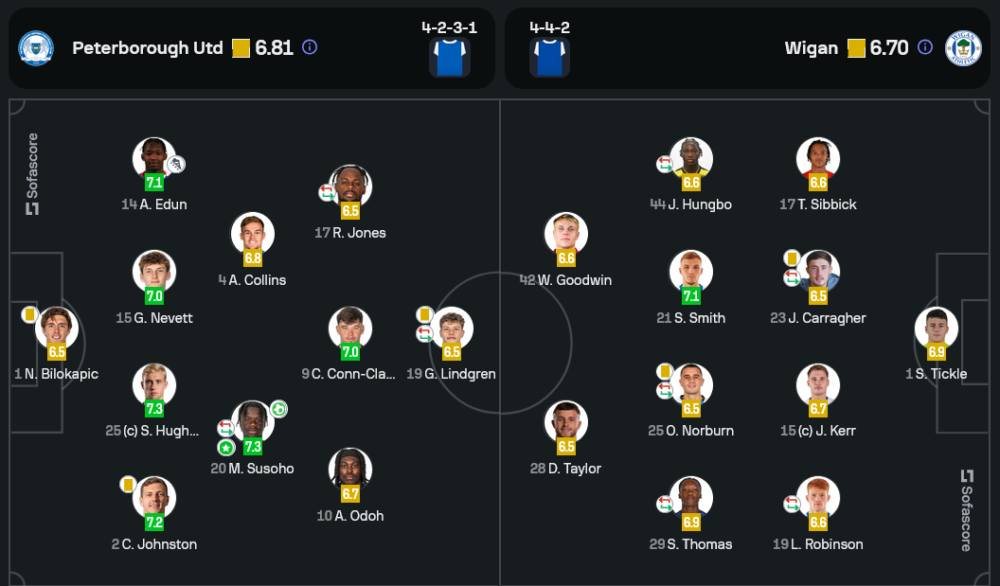Select Wigan goalkeeper S. Tickle
The width and height of the screenshot is (1000, 586).
[x=936, y=330]
